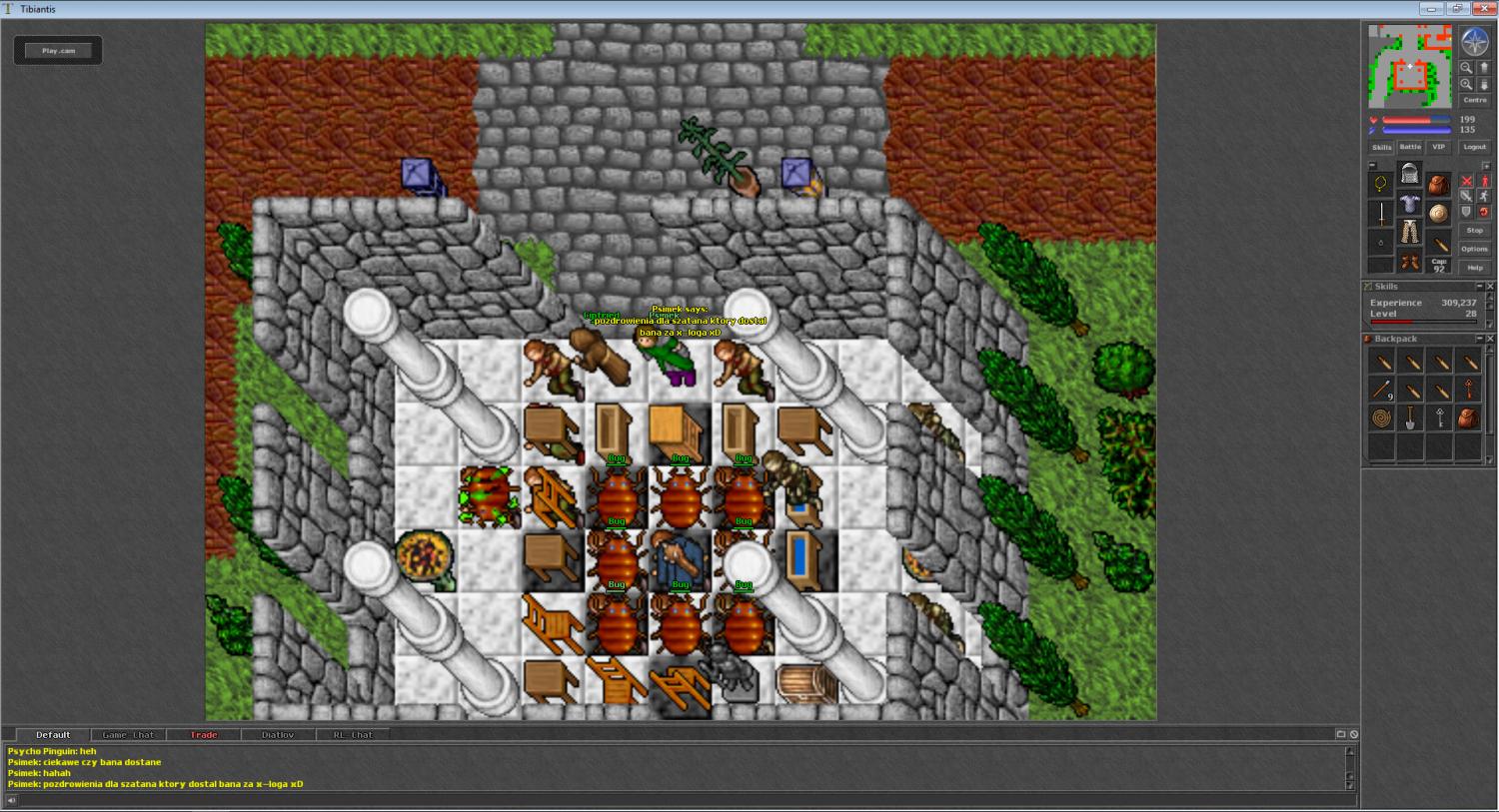This screenshot has width=1499, height=812.
Task: Switch to the Trade chat tab
Action: (x=204, y=735)
